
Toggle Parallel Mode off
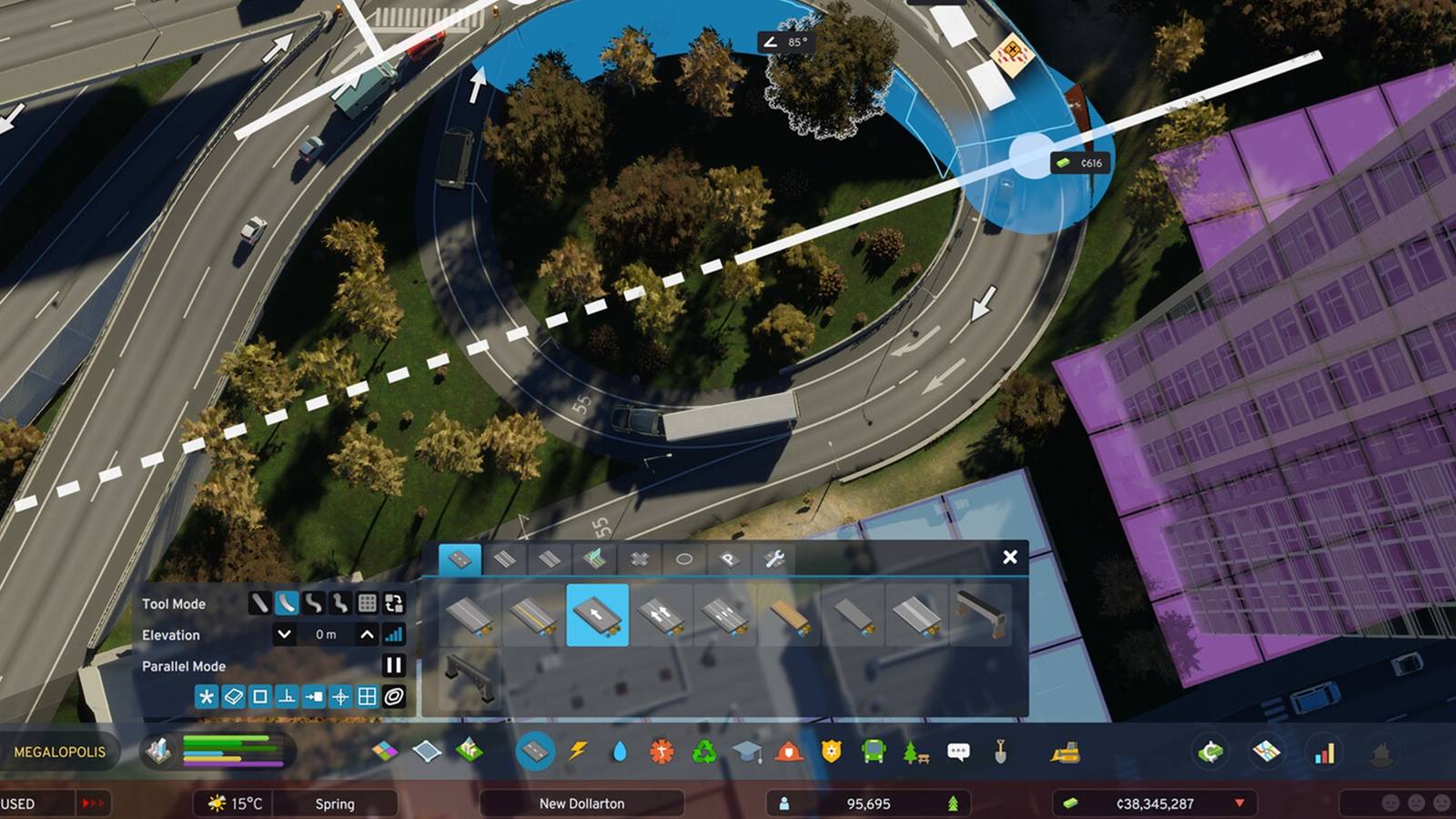[394, 666]
